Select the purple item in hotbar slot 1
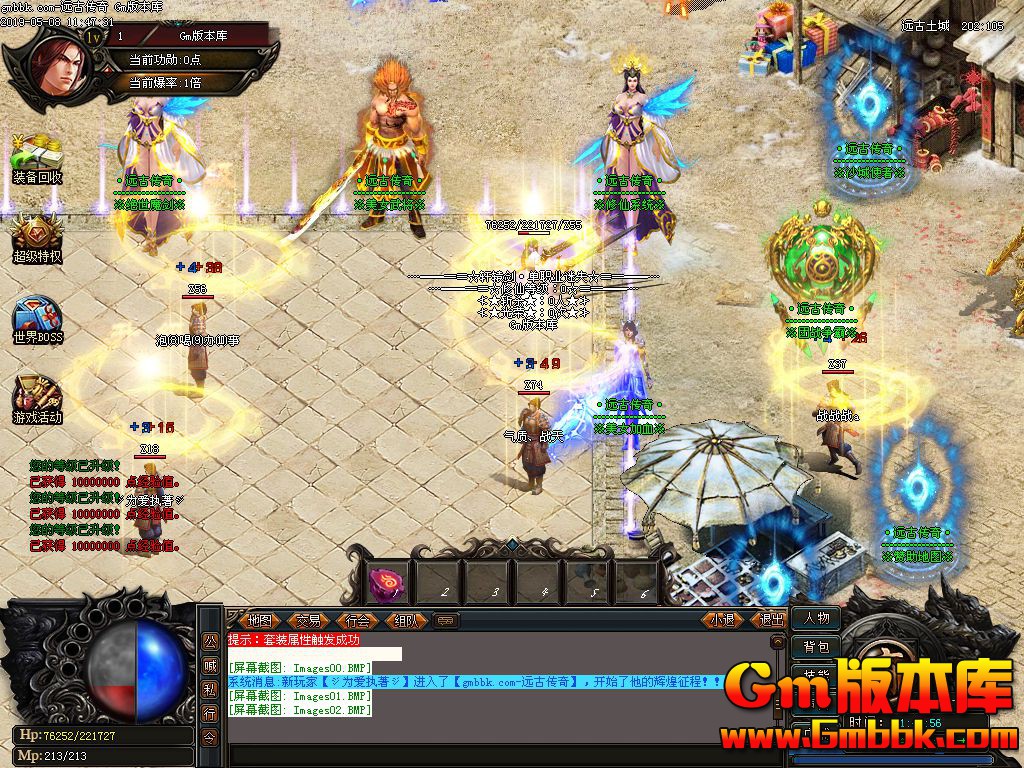1024x768 pixels. 386,581
